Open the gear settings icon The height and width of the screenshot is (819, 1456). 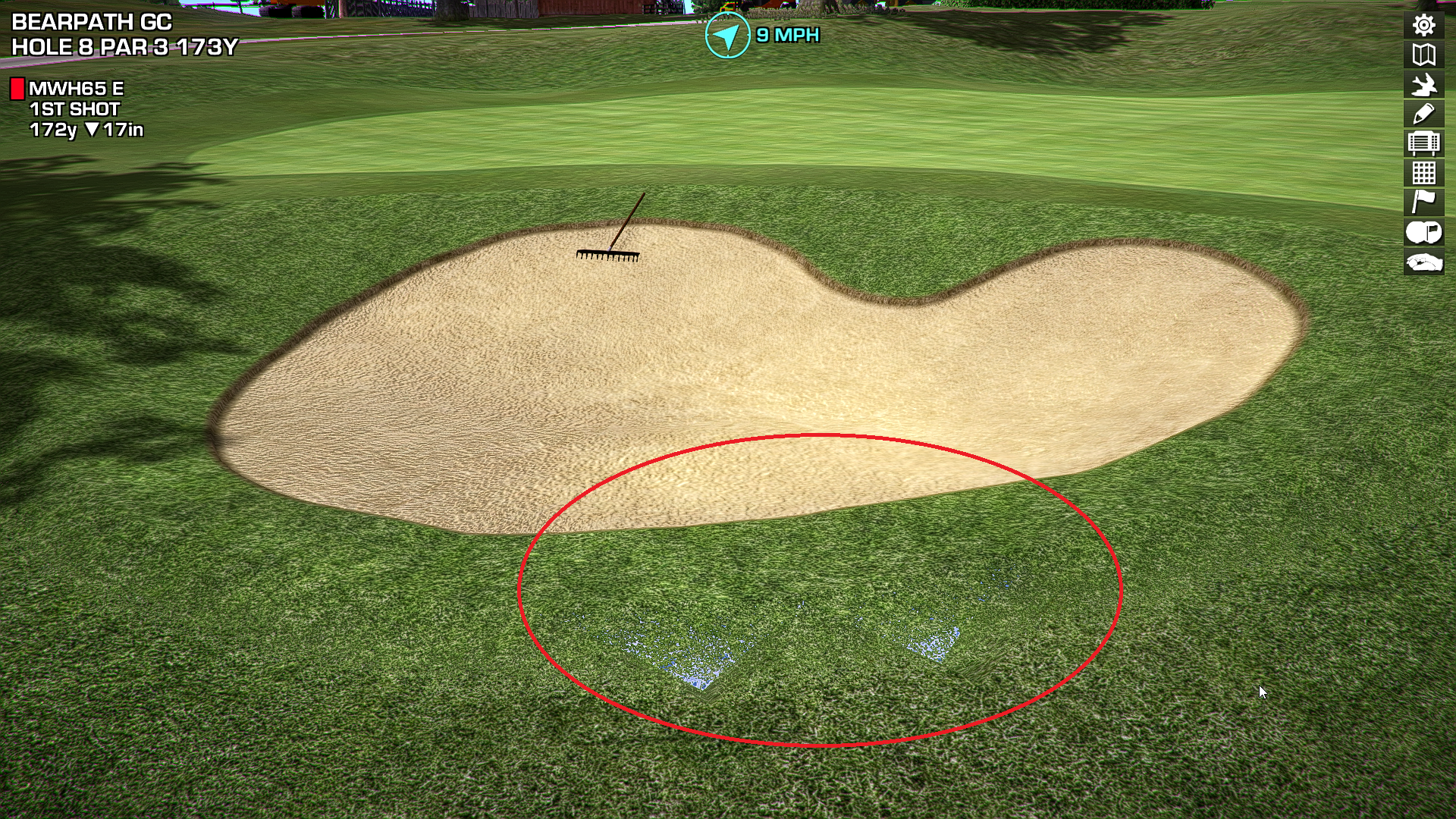(x=1423, y=25)
